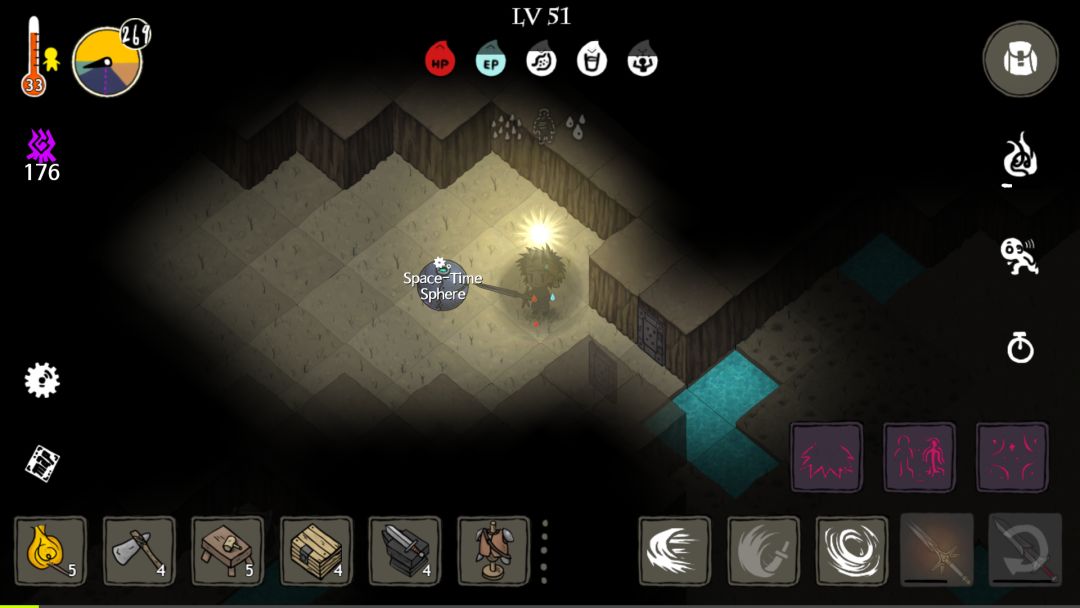
Task: Select the torch hotbar slot
Action: 50,550
